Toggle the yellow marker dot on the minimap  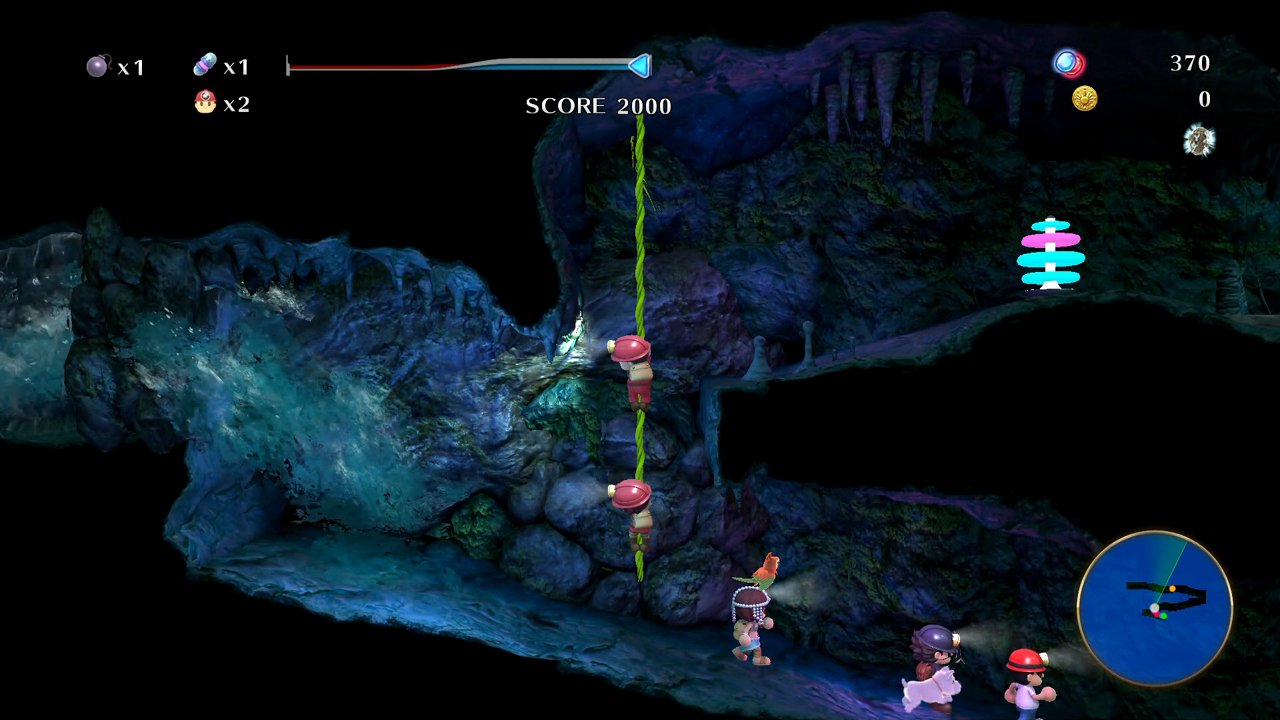click(x=1172, y=589)
